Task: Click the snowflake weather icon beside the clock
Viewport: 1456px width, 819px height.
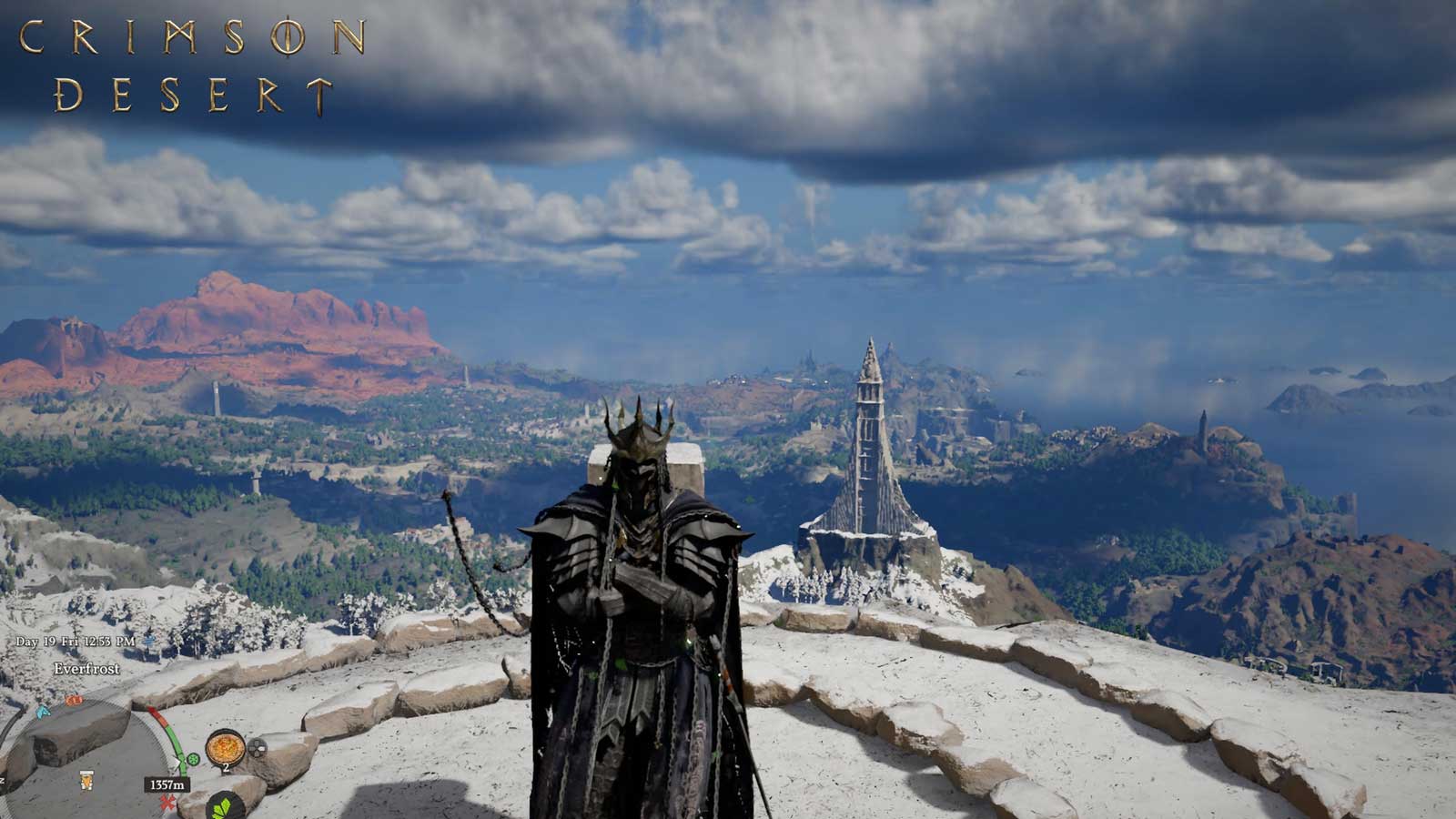Action: (x=149, y=641)
